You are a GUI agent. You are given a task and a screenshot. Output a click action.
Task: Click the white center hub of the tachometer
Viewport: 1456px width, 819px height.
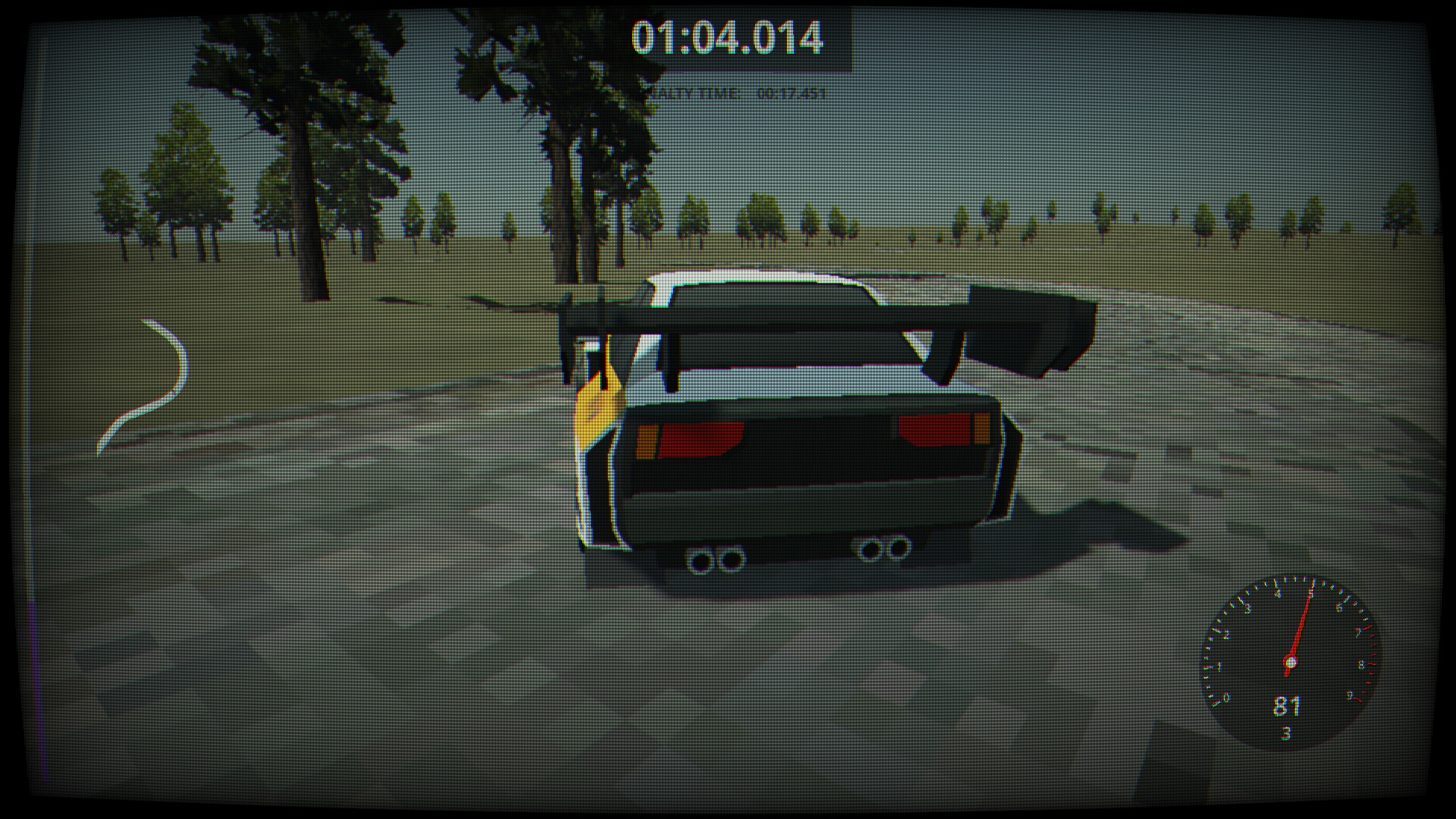(x=1291, y=661)
